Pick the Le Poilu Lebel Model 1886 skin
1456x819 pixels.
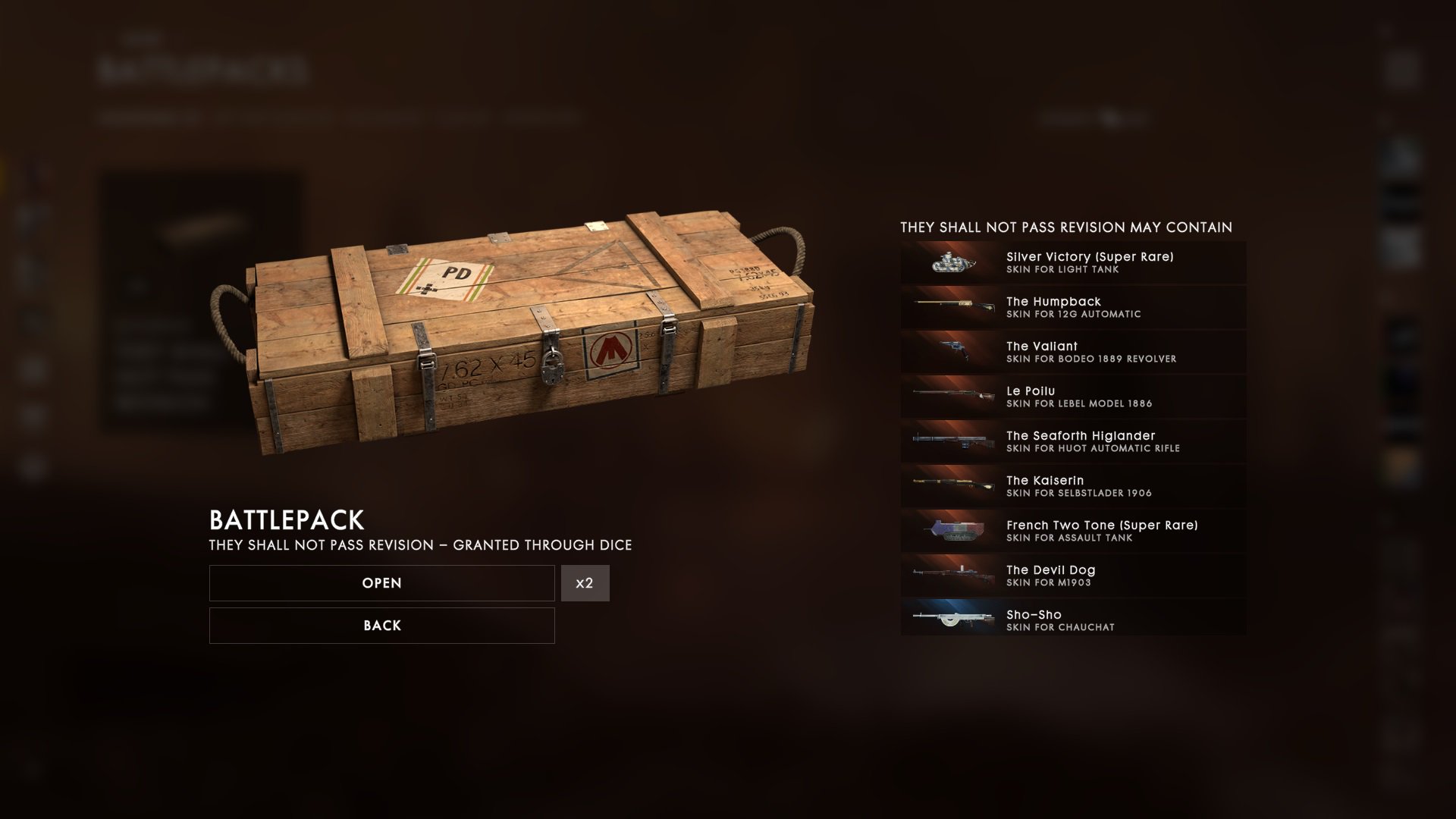tap(1073, 397)
